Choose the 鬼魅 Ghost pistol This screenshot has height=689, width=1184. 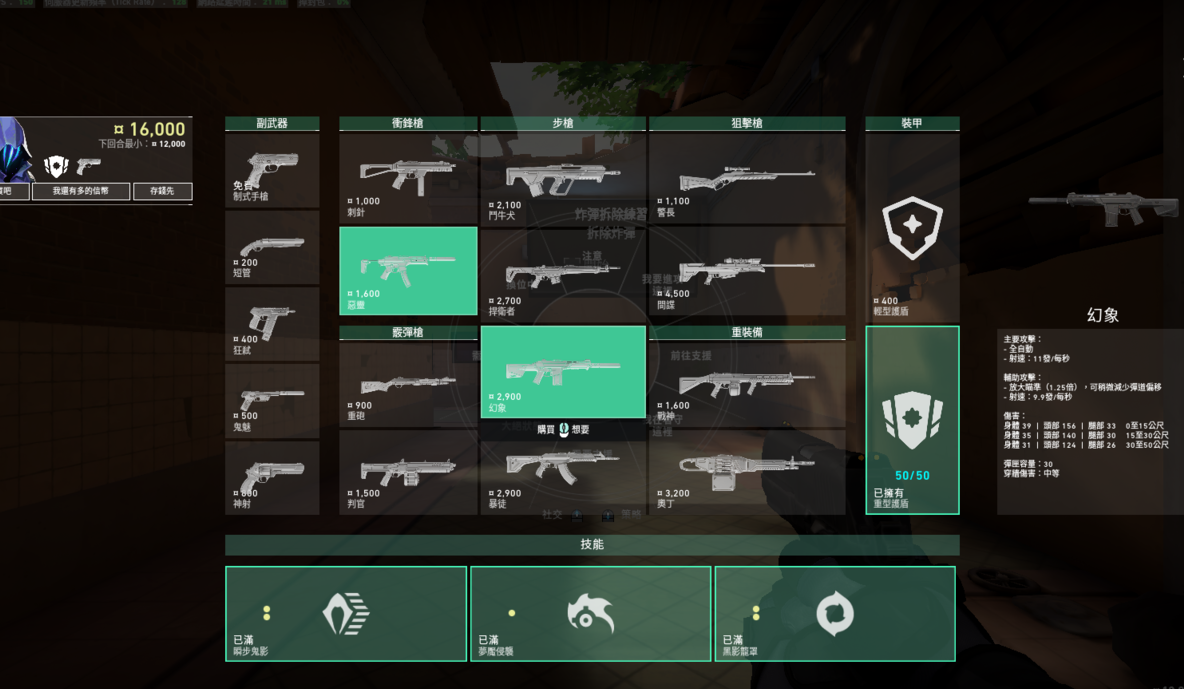click(x=272, y=401)
